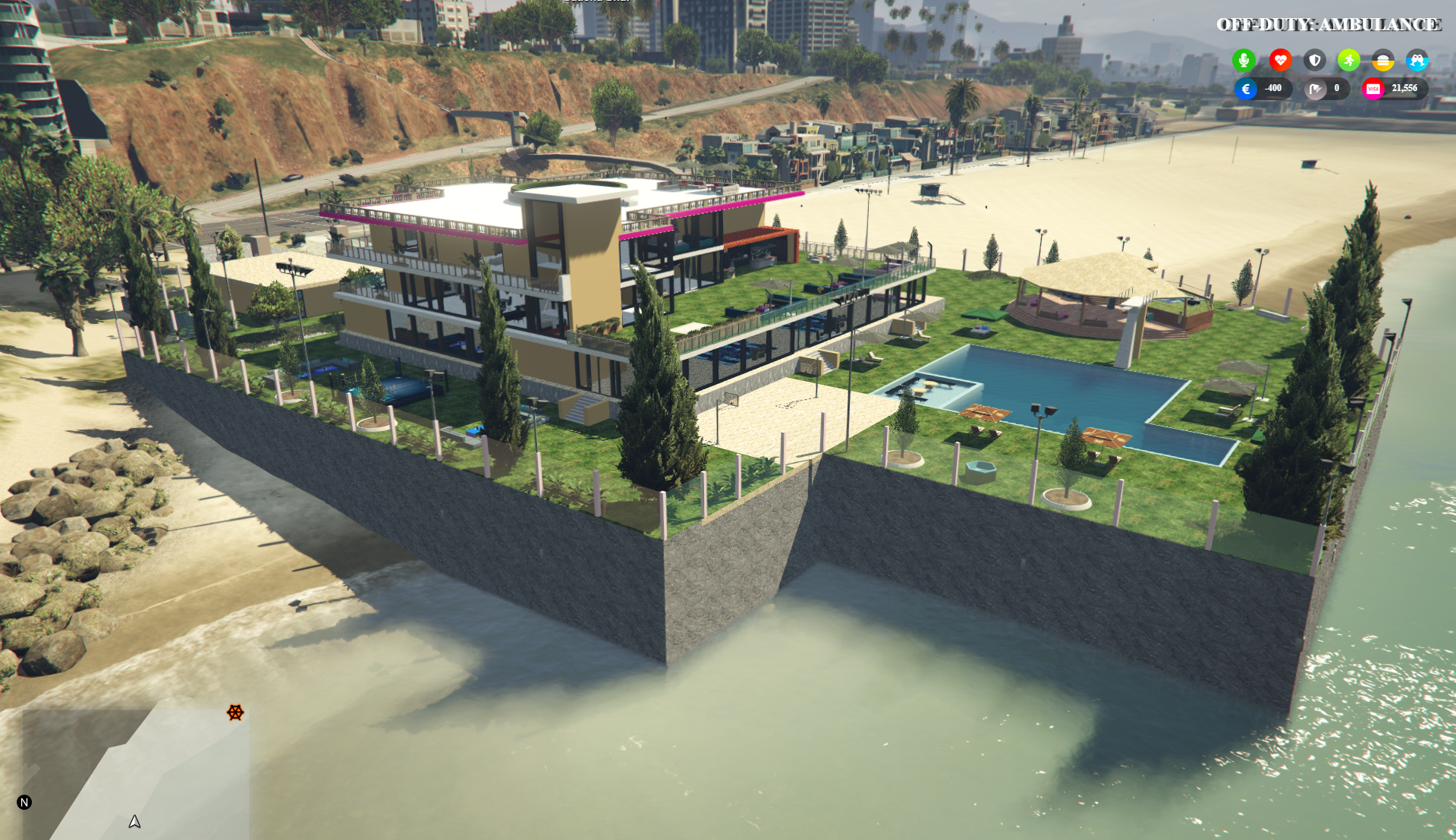Select the red heart health icon
This screenshot has width=1456, height=840.
pos(1280,60)
